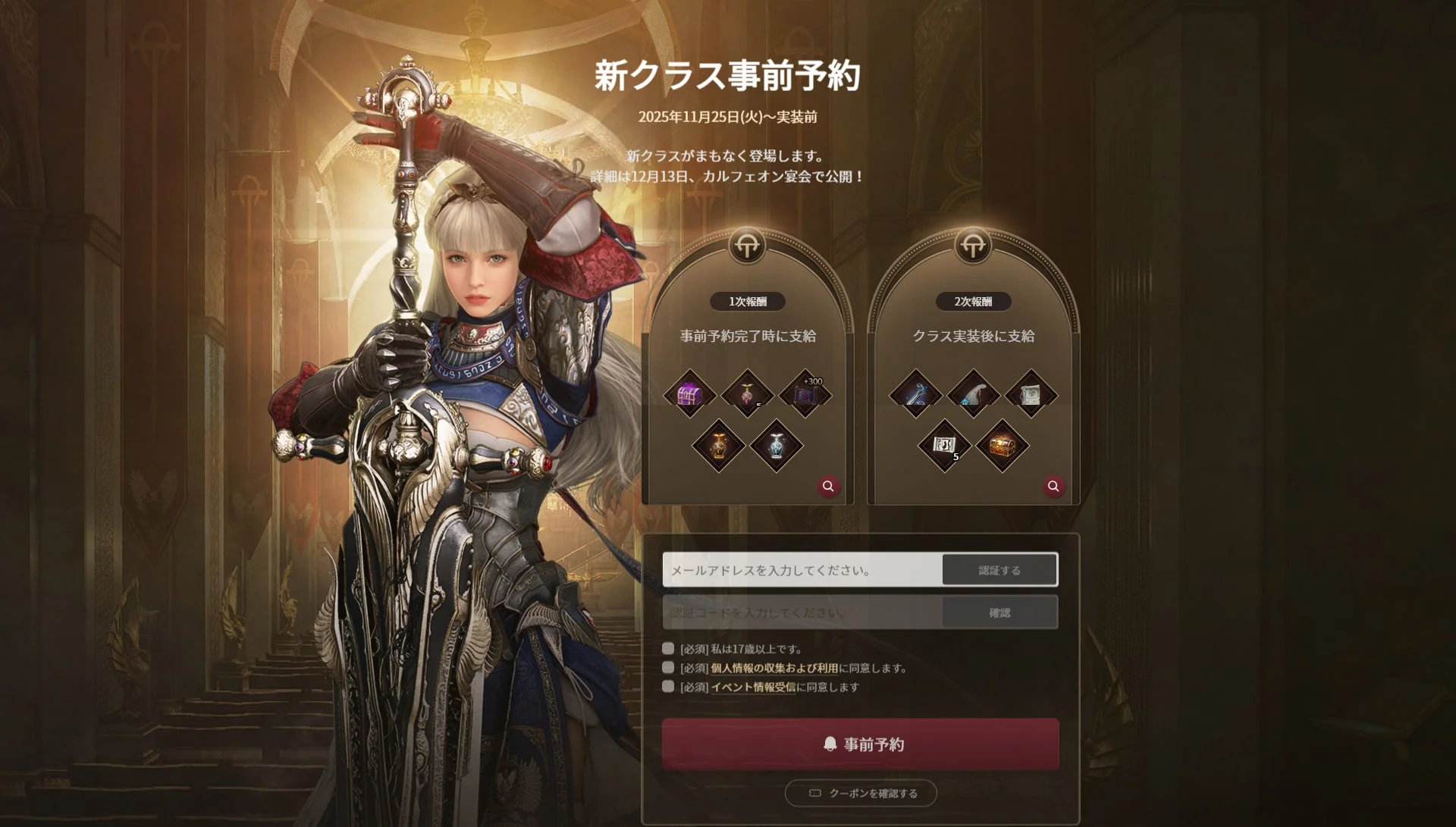Screen dimensions: 1456x827
Task: Click the purple treasure chest reward icon
Action: pyautogui.click(x=690, y=393)
